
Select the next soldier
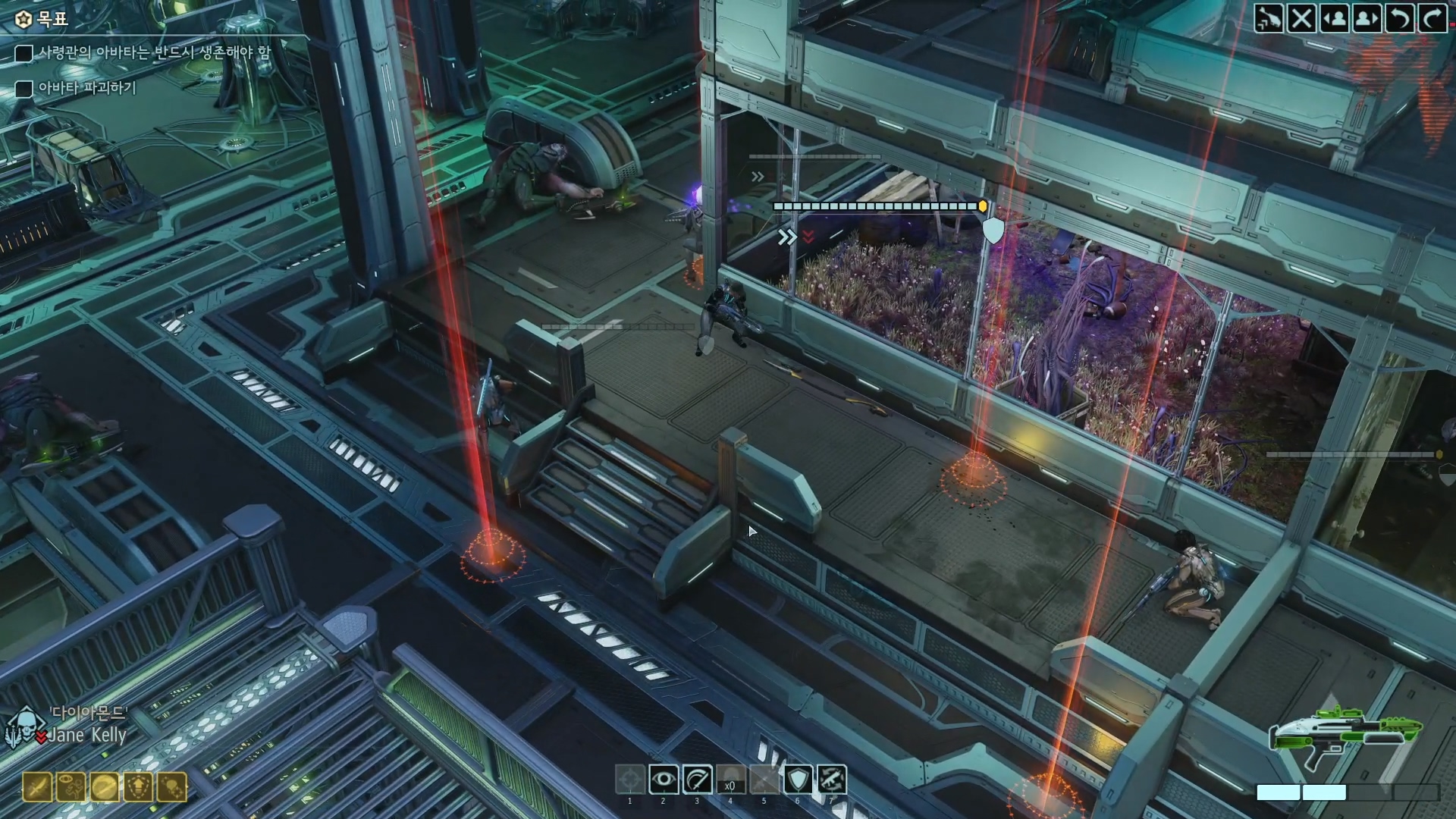coord(1367,17)
